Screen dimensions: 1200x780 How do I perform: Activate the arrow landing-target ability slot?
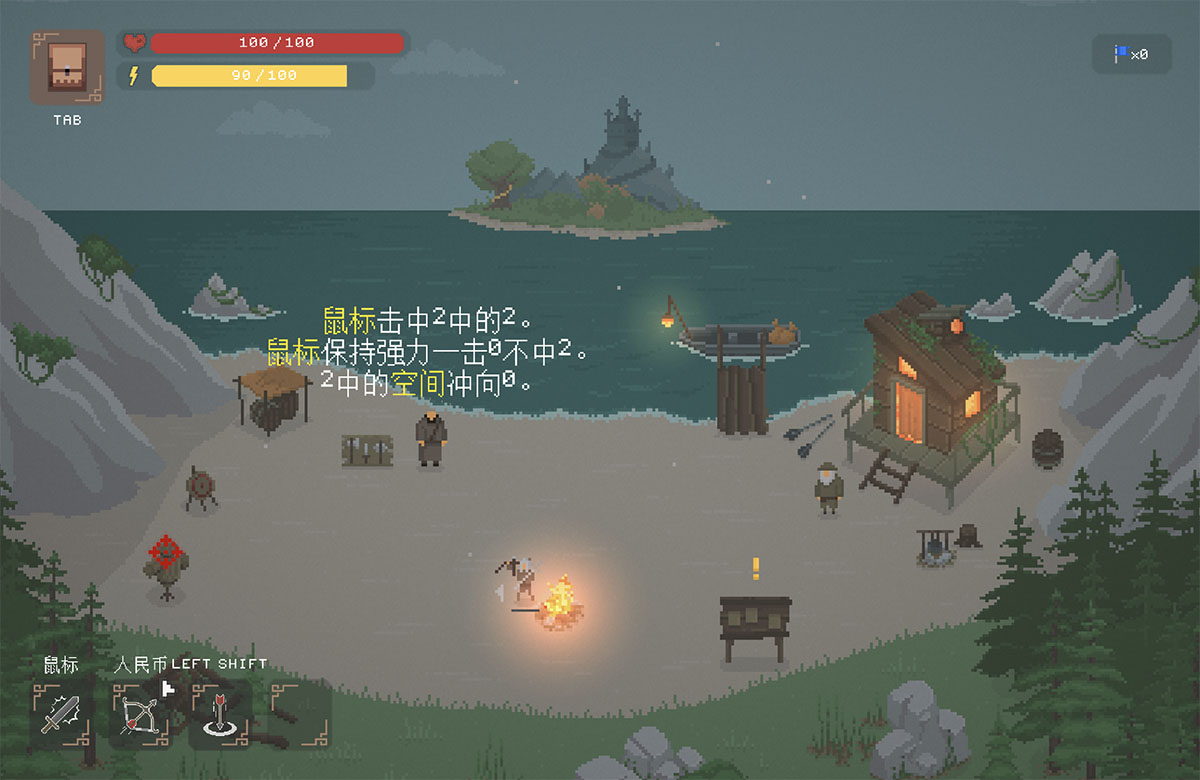(x=220, y=714)
